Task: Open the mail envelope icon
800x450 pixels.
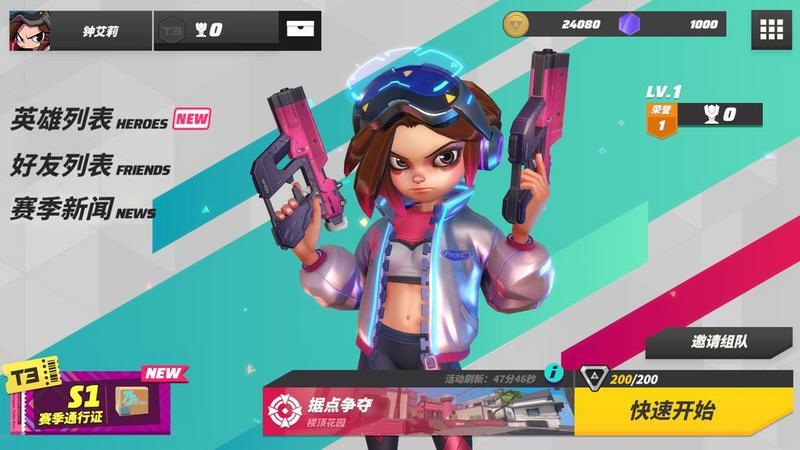Action: tap(300, 29)
